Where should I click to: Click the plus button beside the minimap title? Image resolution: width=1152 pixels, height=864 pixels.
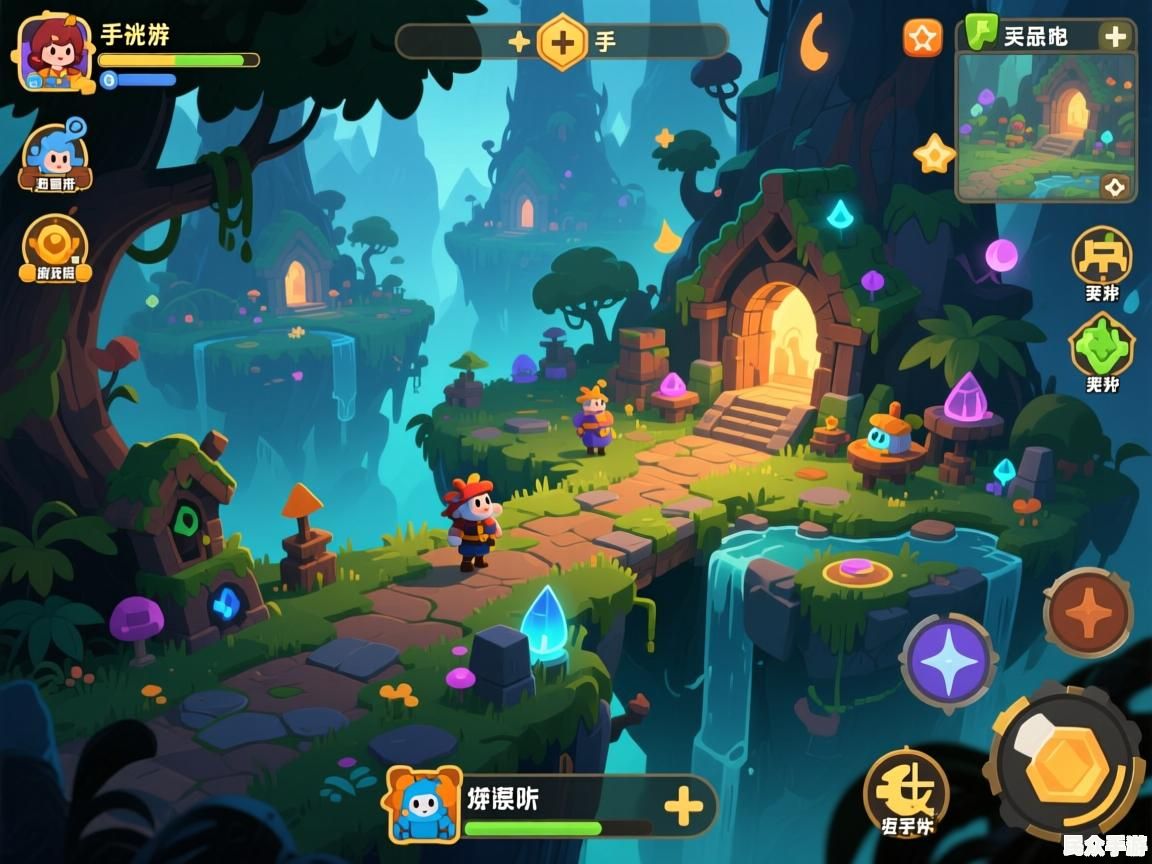click(x=1114, y=37)
